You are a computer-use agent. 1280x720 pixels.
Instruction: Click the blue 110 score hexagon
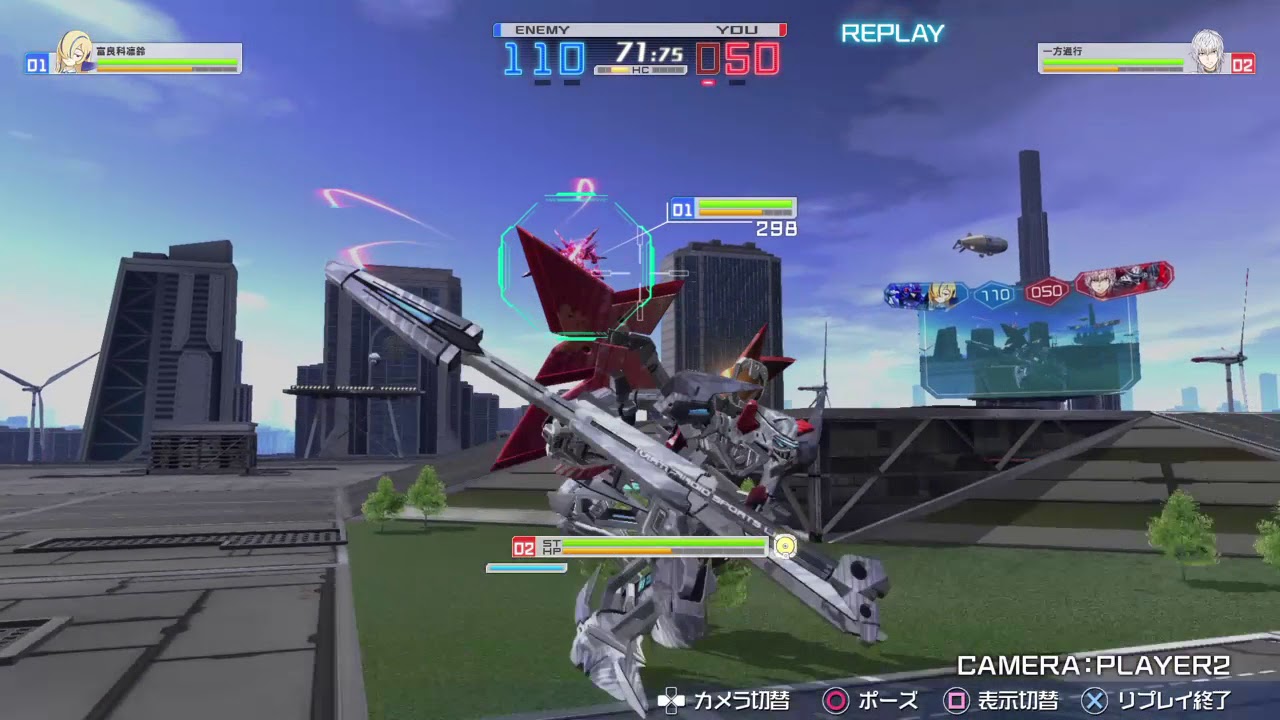coord(996,293)
